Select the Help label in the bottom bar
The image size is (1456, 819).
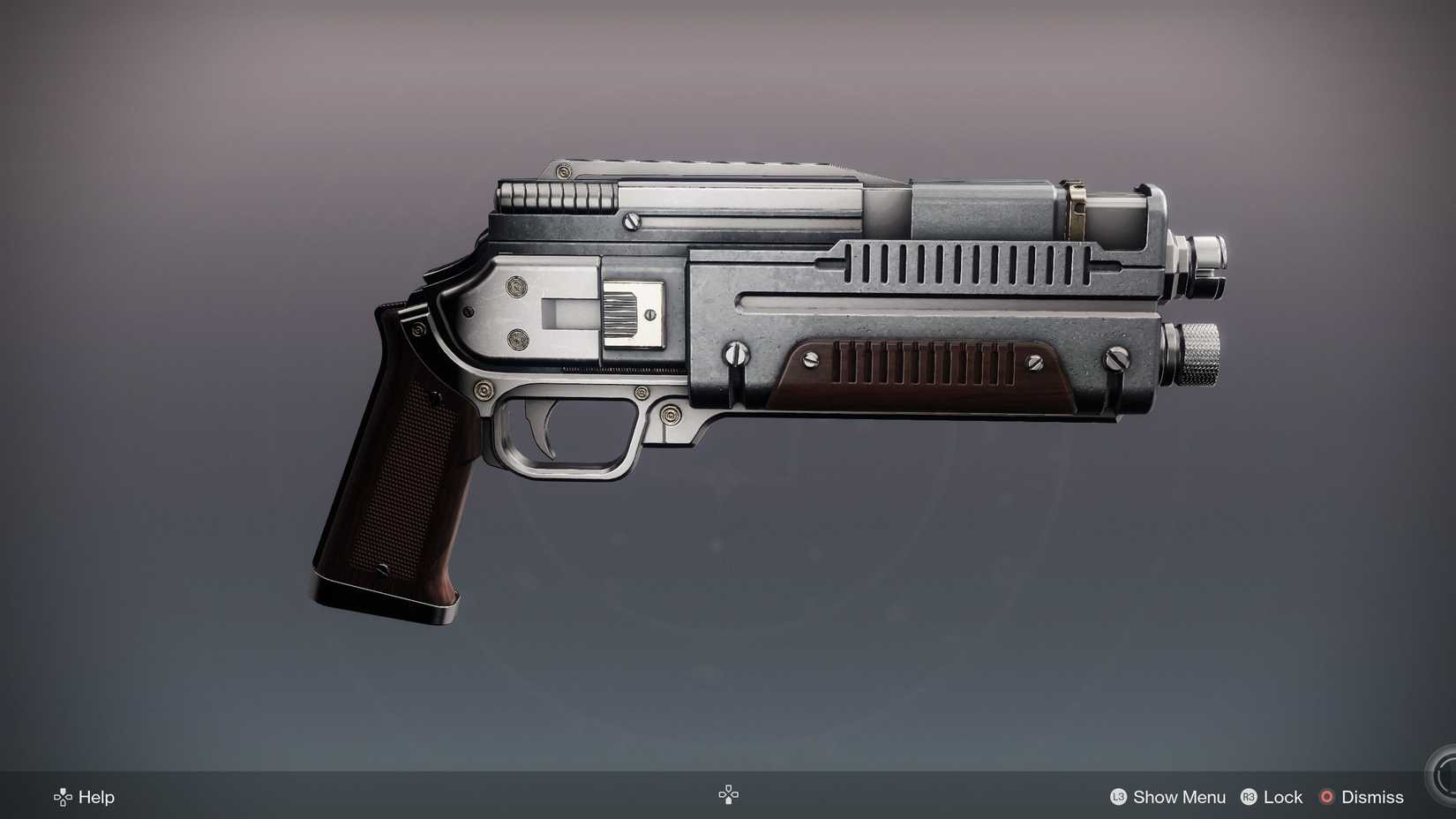pos(95,797)
